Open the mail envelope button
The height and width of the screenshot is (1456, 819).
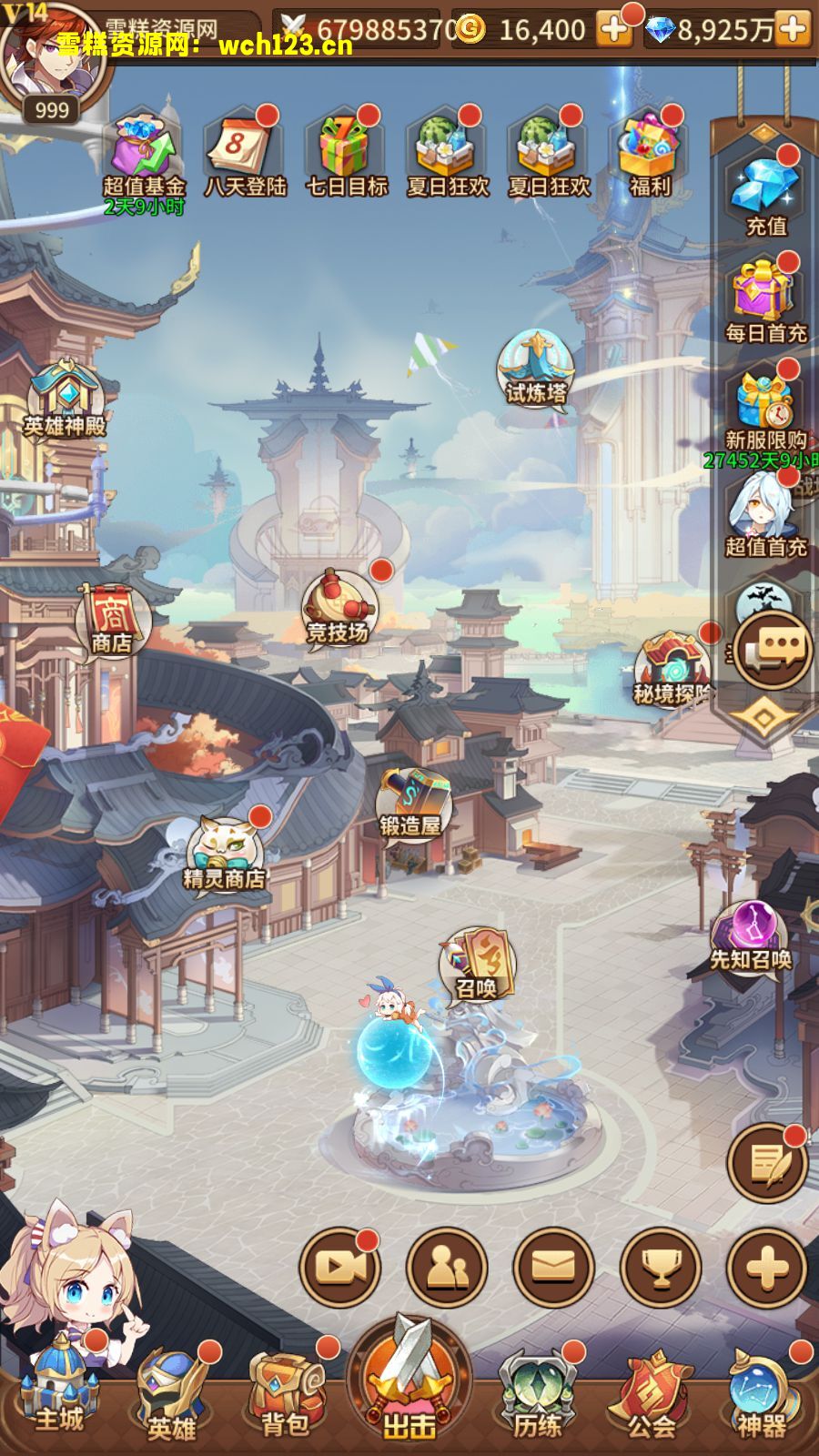[553, 1267]
